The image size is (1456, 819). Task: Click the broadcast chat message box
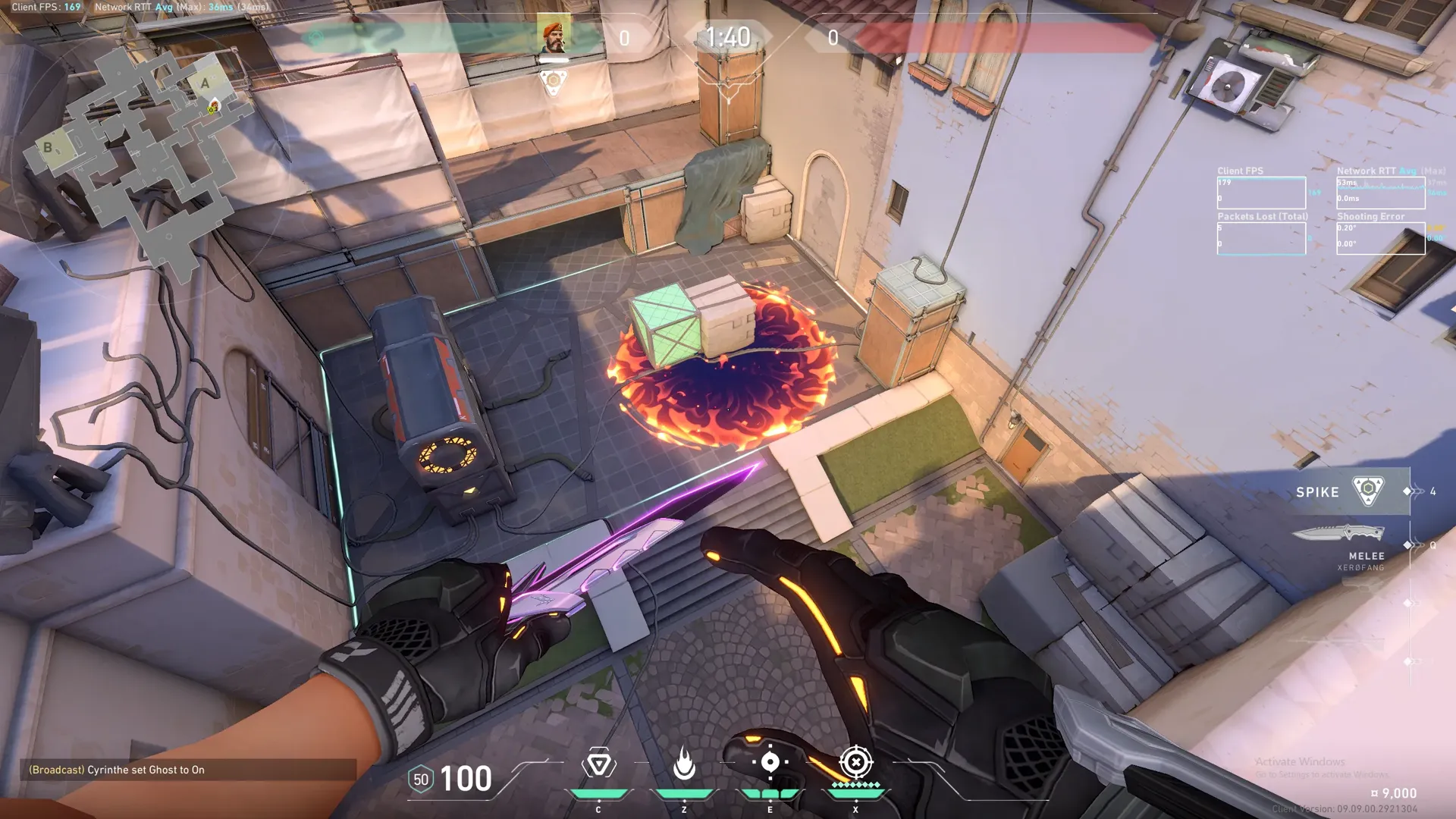188,770
